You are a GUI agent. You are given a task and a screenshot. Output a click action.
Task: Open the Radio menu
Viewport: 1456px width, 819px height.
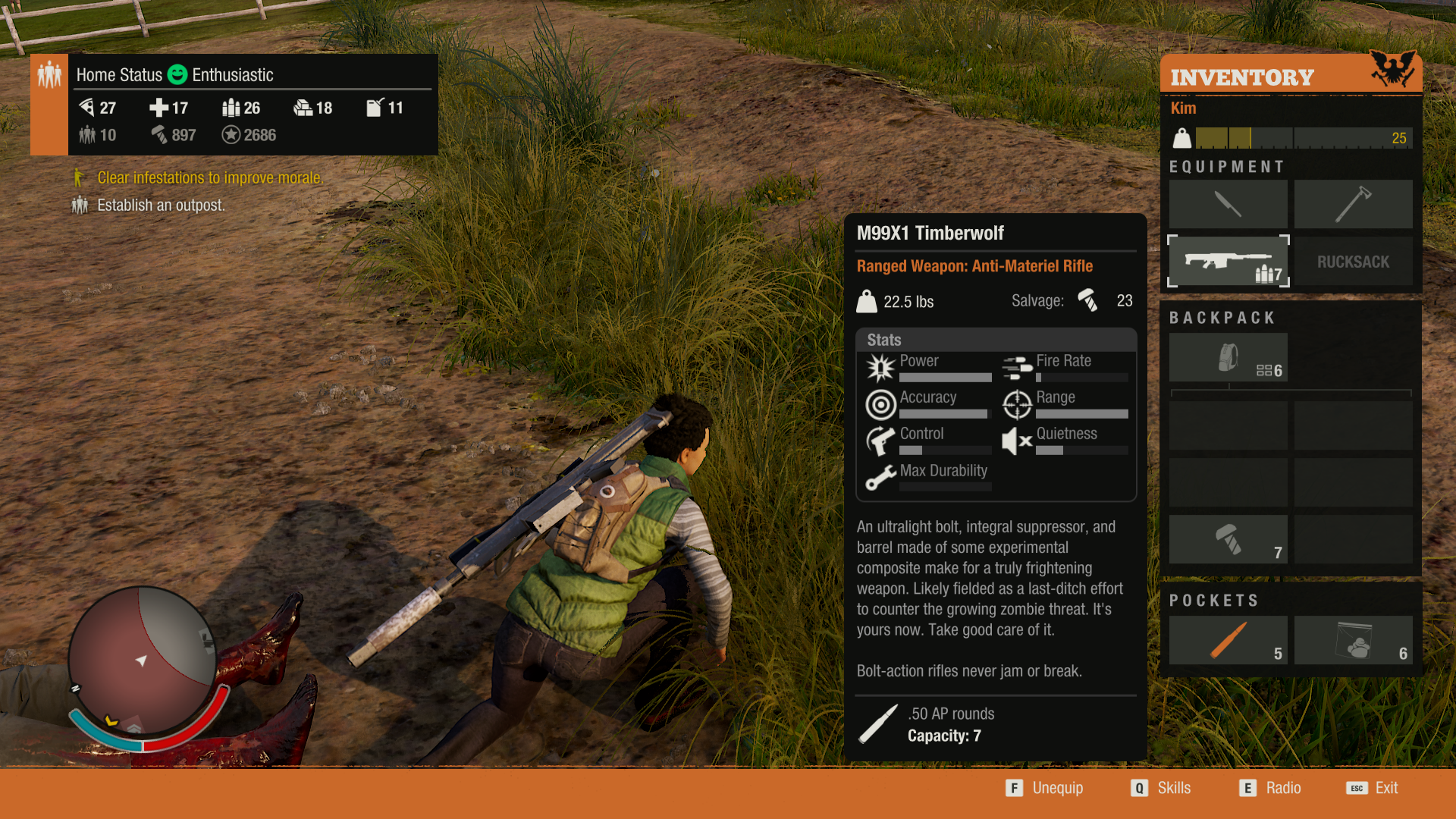pos(1271,788)
